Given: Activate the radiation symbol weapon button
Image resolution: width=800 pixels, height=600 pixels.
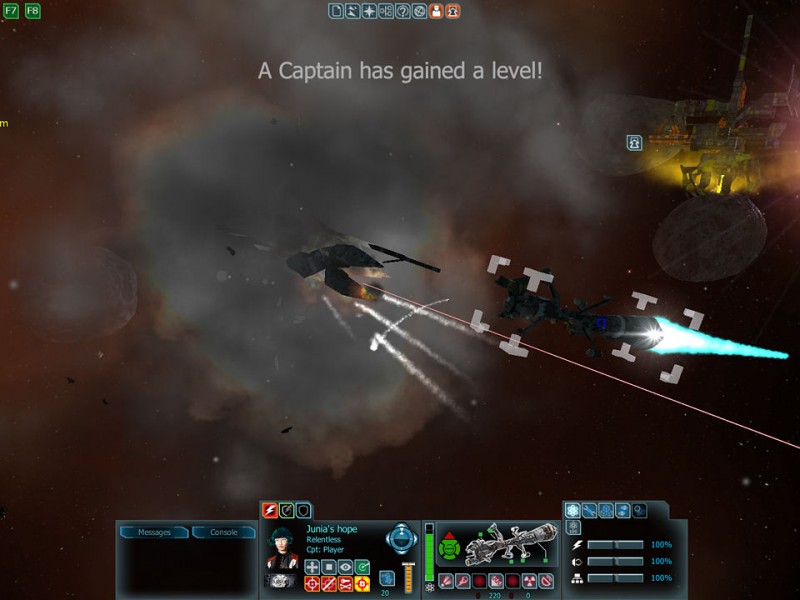Looking at the screenshot, I should click(x=529, y=581).
